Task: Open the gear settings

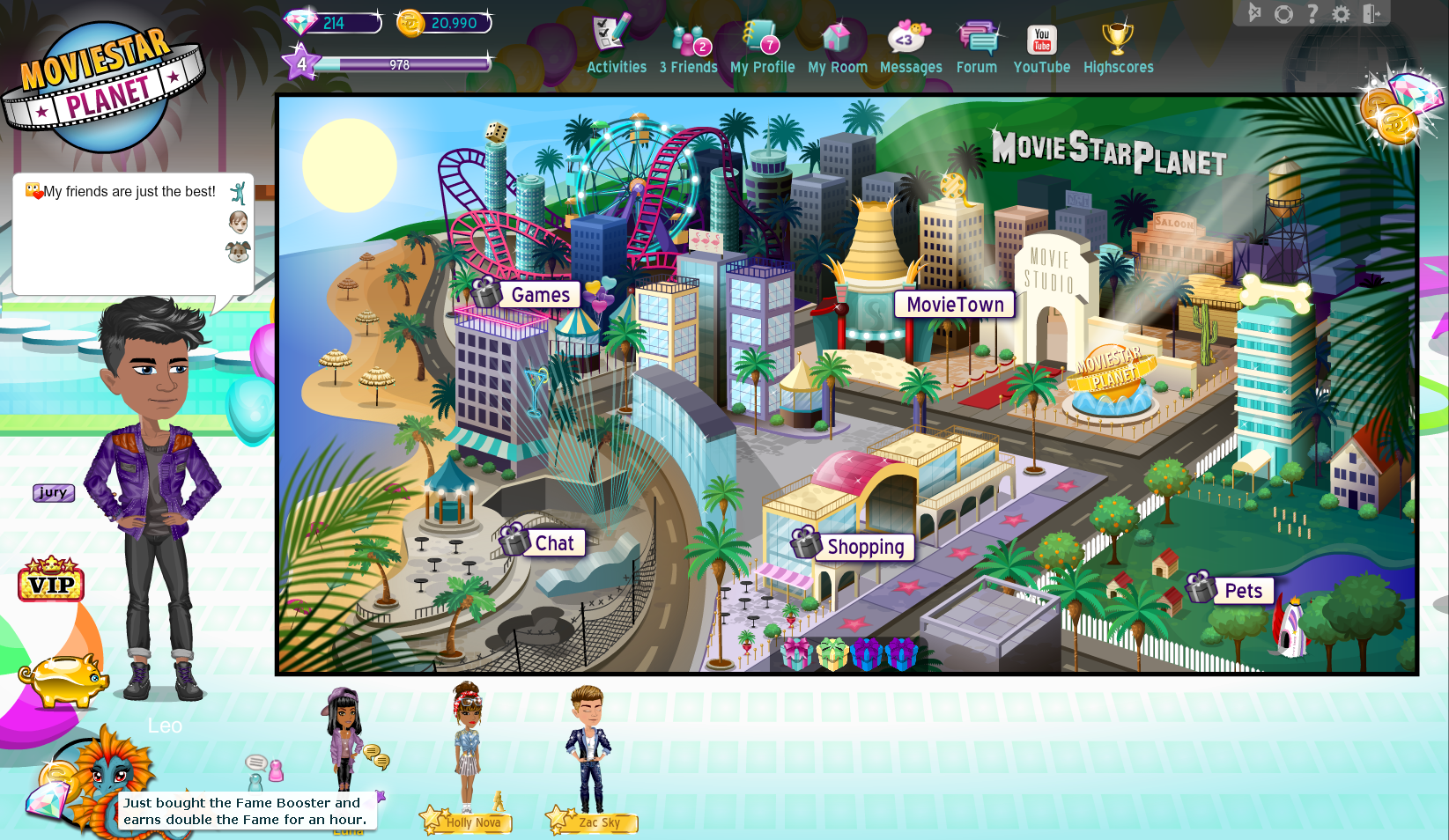Action: coord(1341,14)
